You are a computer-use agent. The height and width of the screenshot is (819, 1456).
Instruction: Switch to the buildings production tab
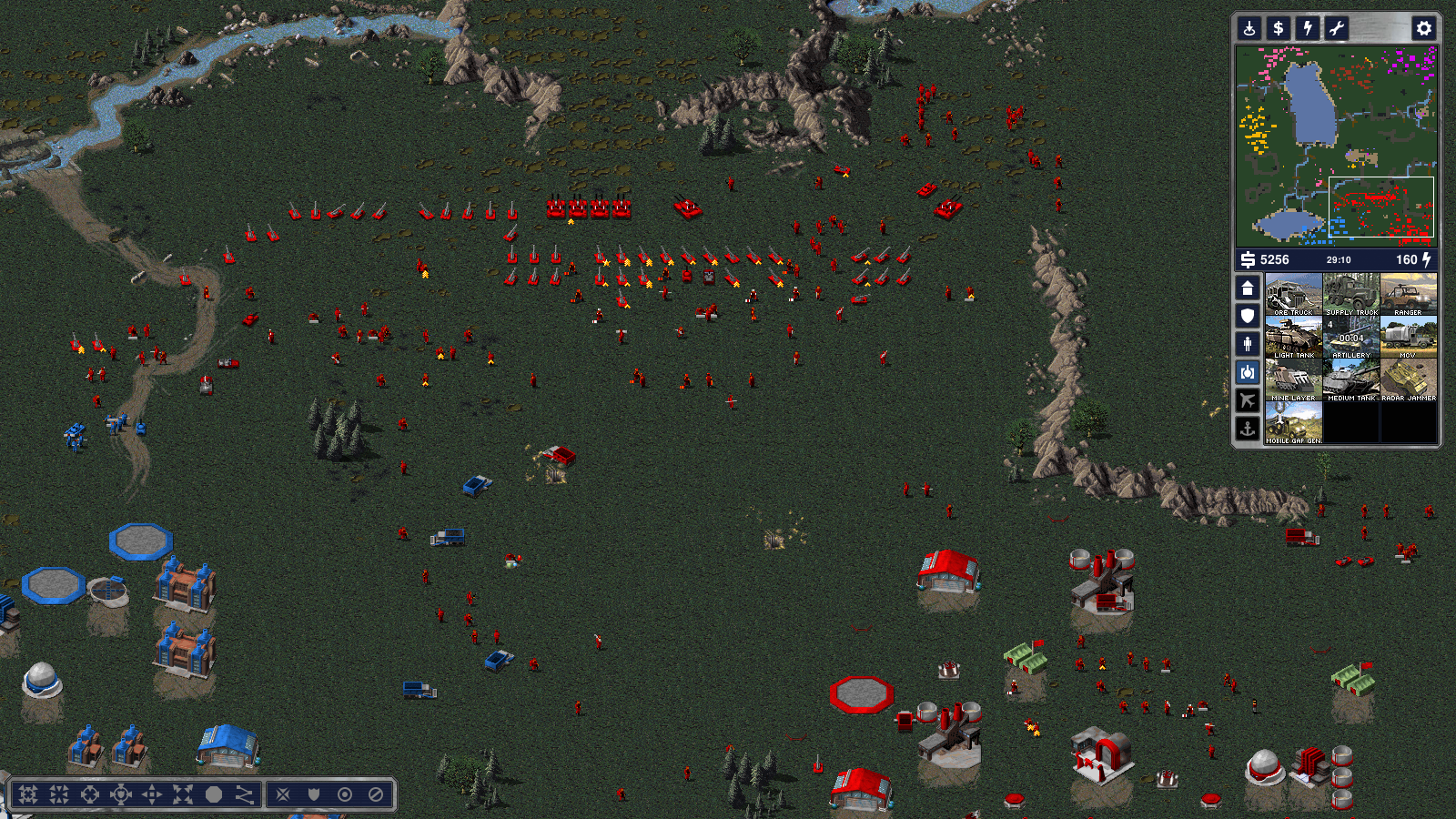tap(1248, 288)
